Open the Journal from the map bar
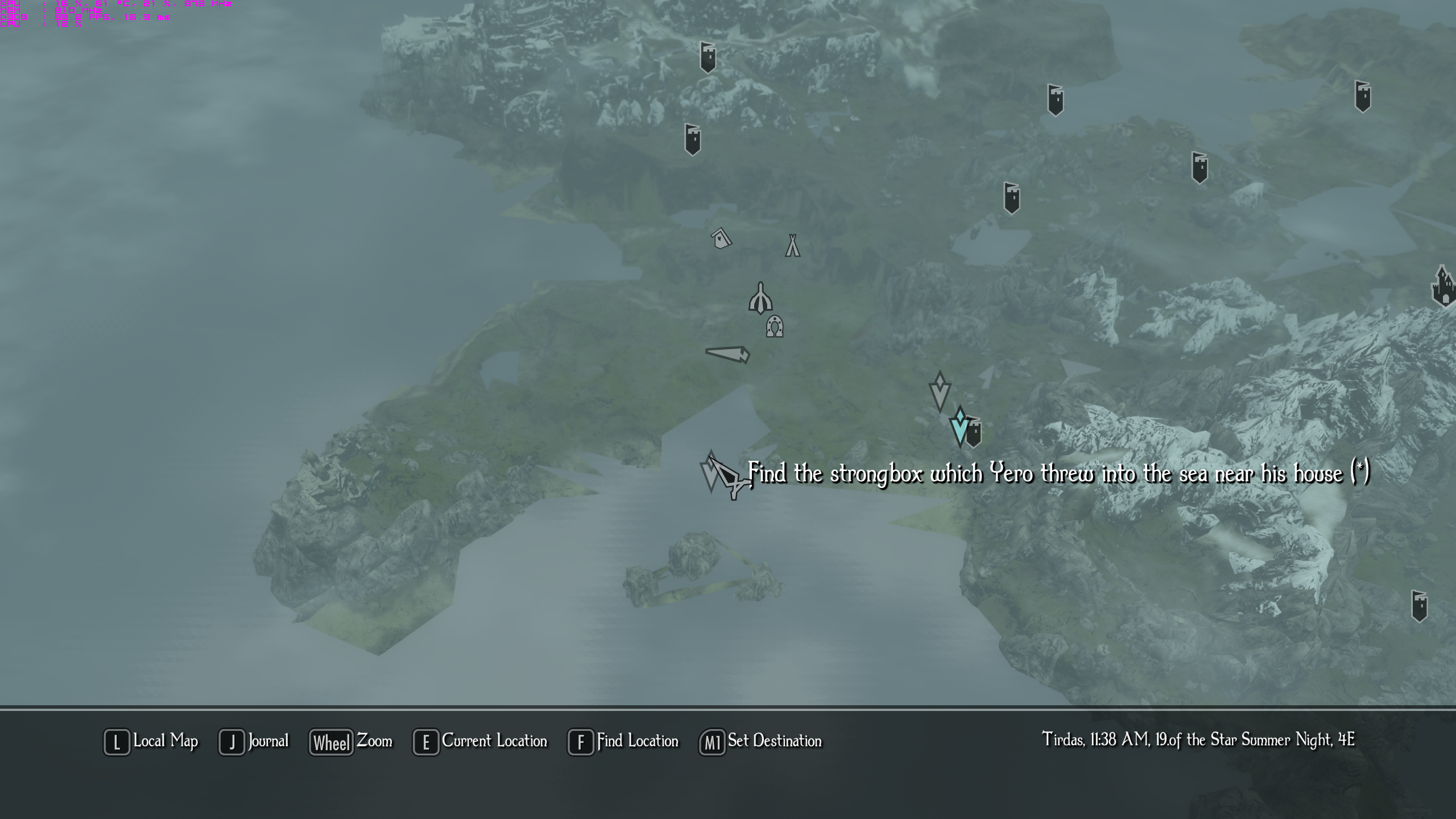Image resolution: width=1456 pixels, height=819 pixels. (255, 742)
